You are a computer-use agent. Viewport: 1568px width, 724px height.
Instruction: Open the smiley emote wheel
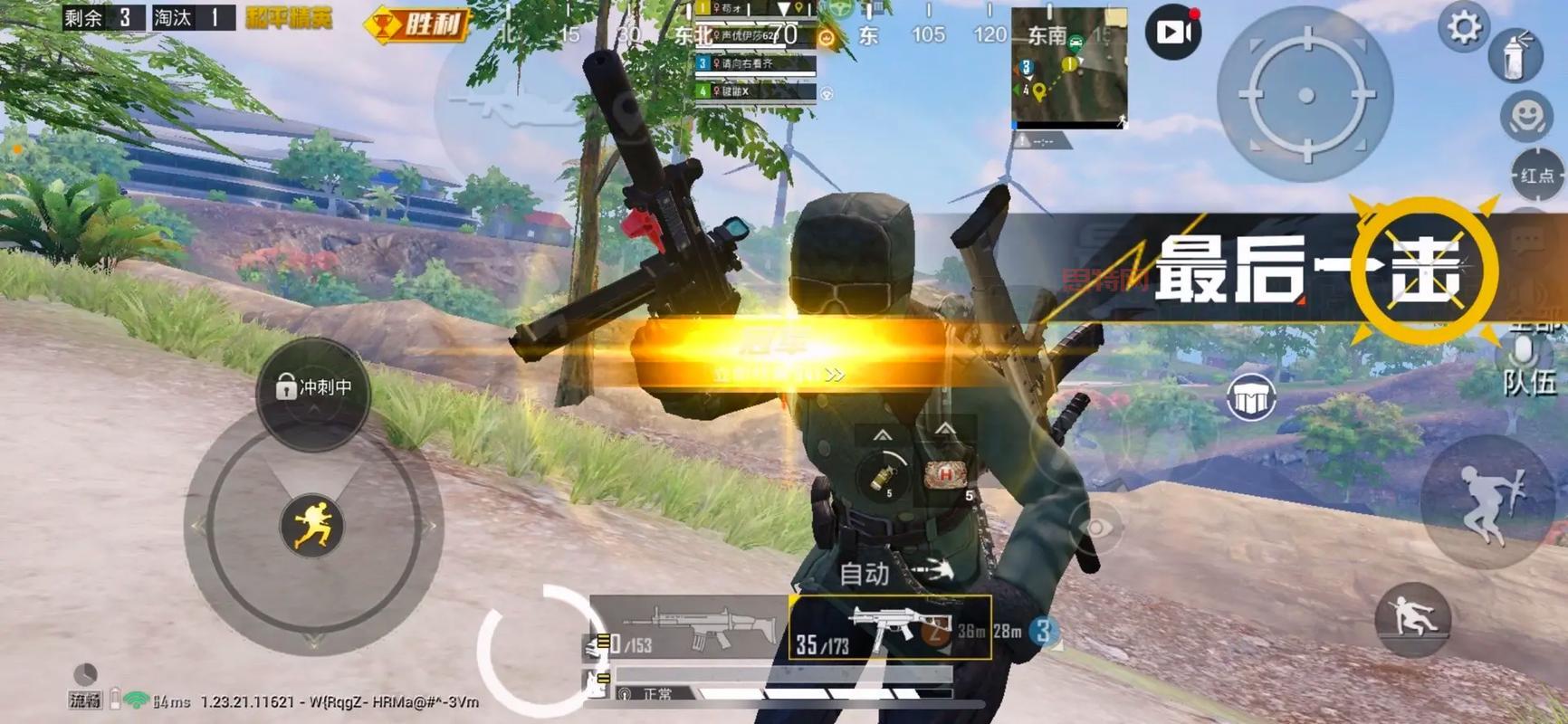tap(1527, 117)
